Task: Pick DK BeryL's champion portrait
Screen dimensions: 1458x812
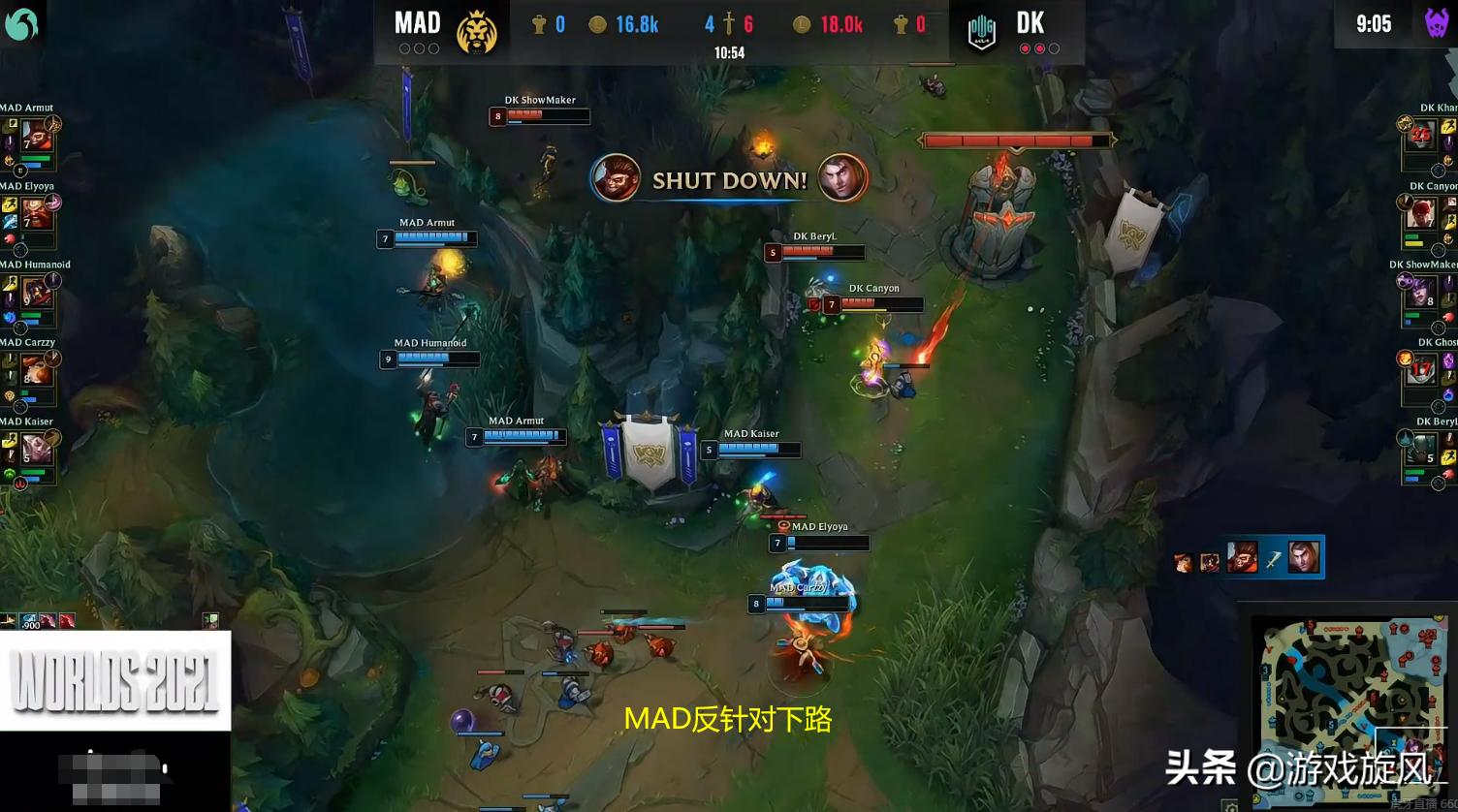Action: (1421, 449)
